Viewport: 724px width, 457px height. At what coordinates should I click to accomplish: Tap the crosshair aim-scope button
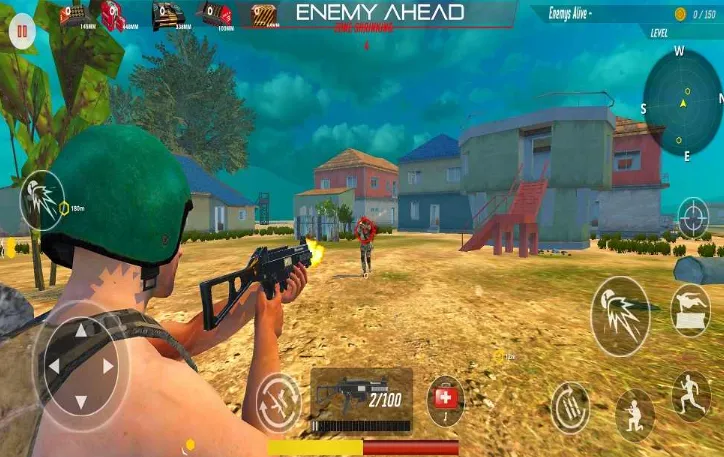point(693,216)
